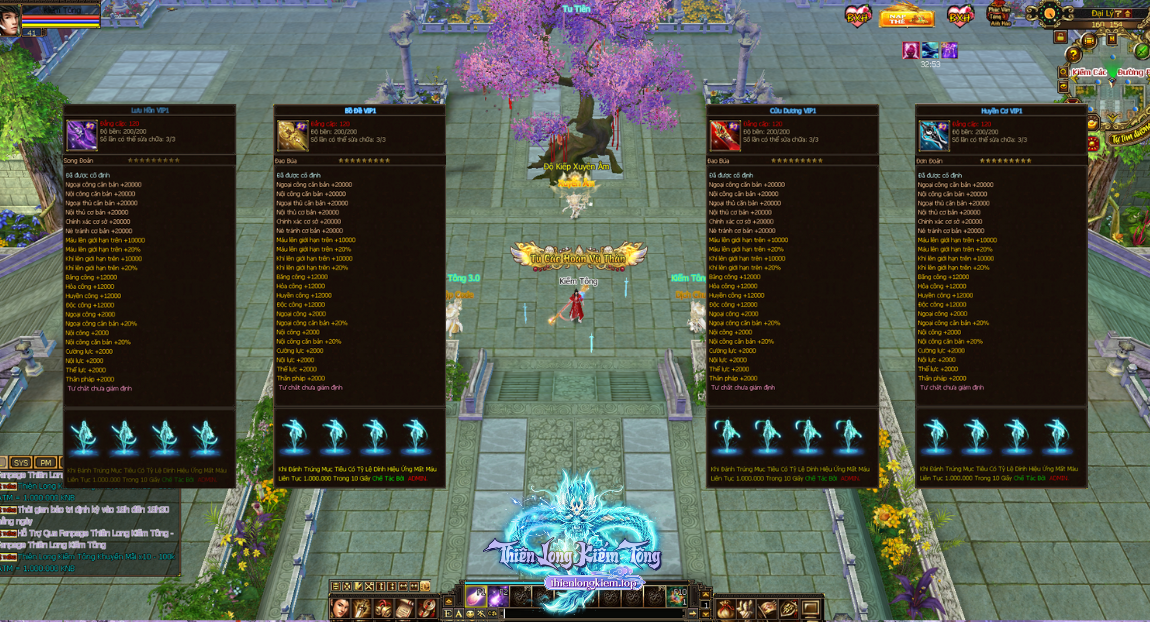The image size is (1150, 625).
Task: Activate the pink petal skill slot
Action: 475,597
